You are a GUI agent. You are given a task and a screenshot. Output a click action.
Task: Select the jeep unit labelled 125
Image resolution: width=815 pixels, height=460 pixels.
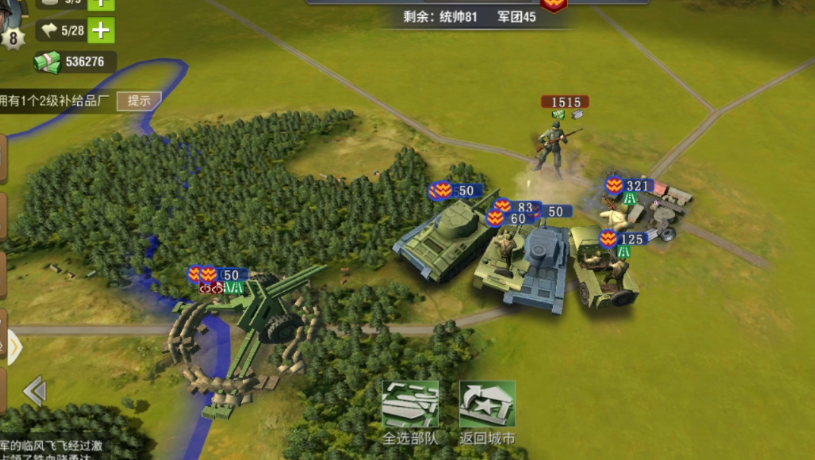click(x=603, y=268)
